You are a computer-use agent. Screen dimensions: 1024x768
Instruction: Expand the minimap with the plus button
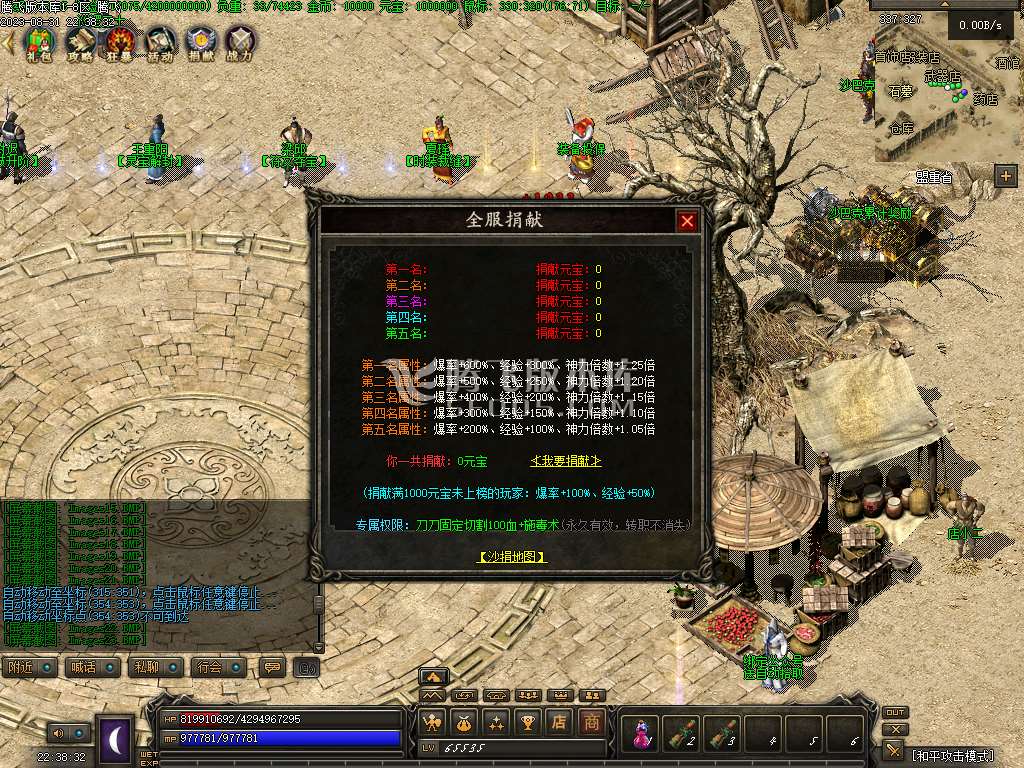[x=1004, y=177]
